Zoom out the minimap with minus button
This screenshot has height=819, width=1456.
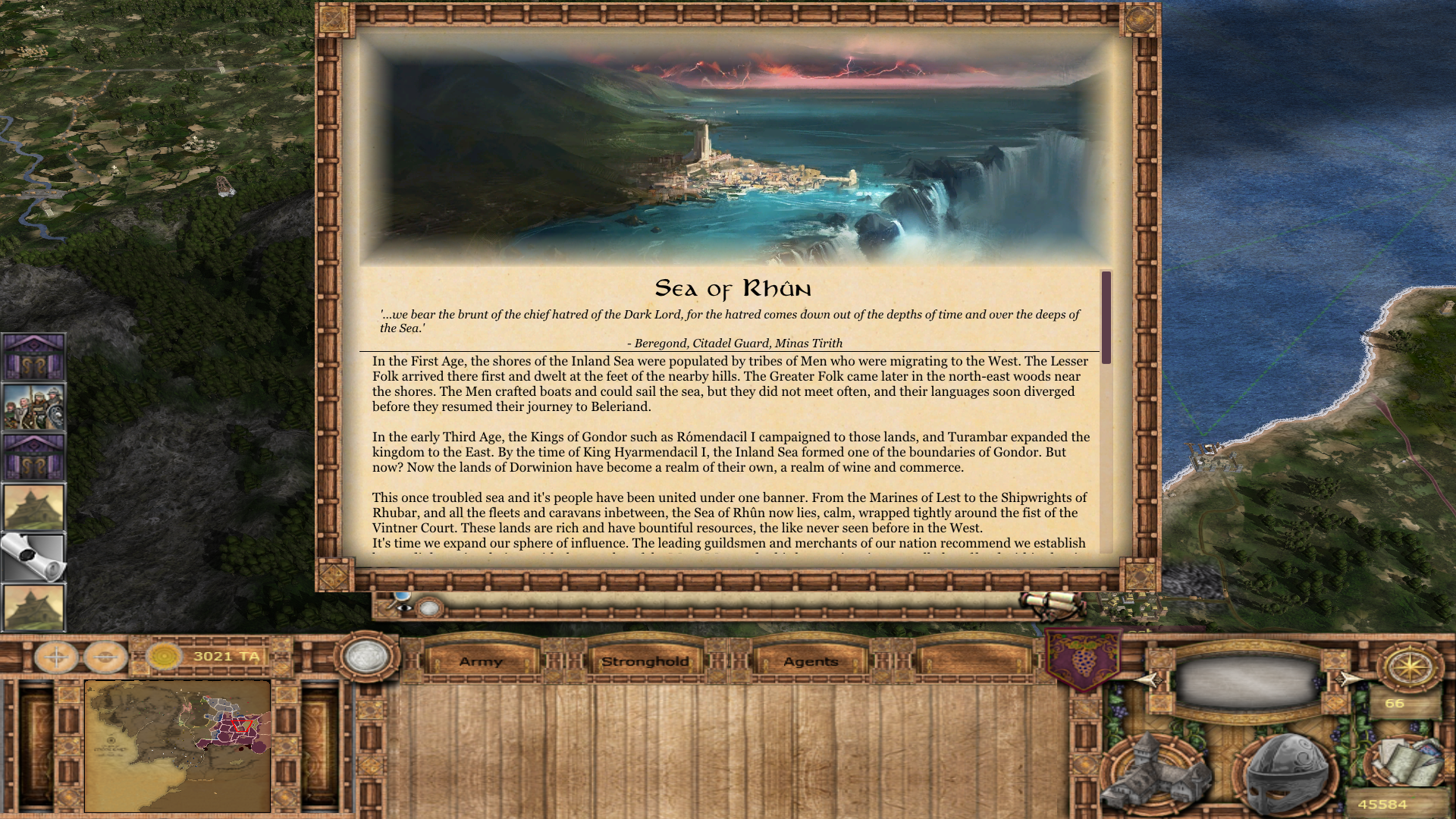(x=105, y=657)
